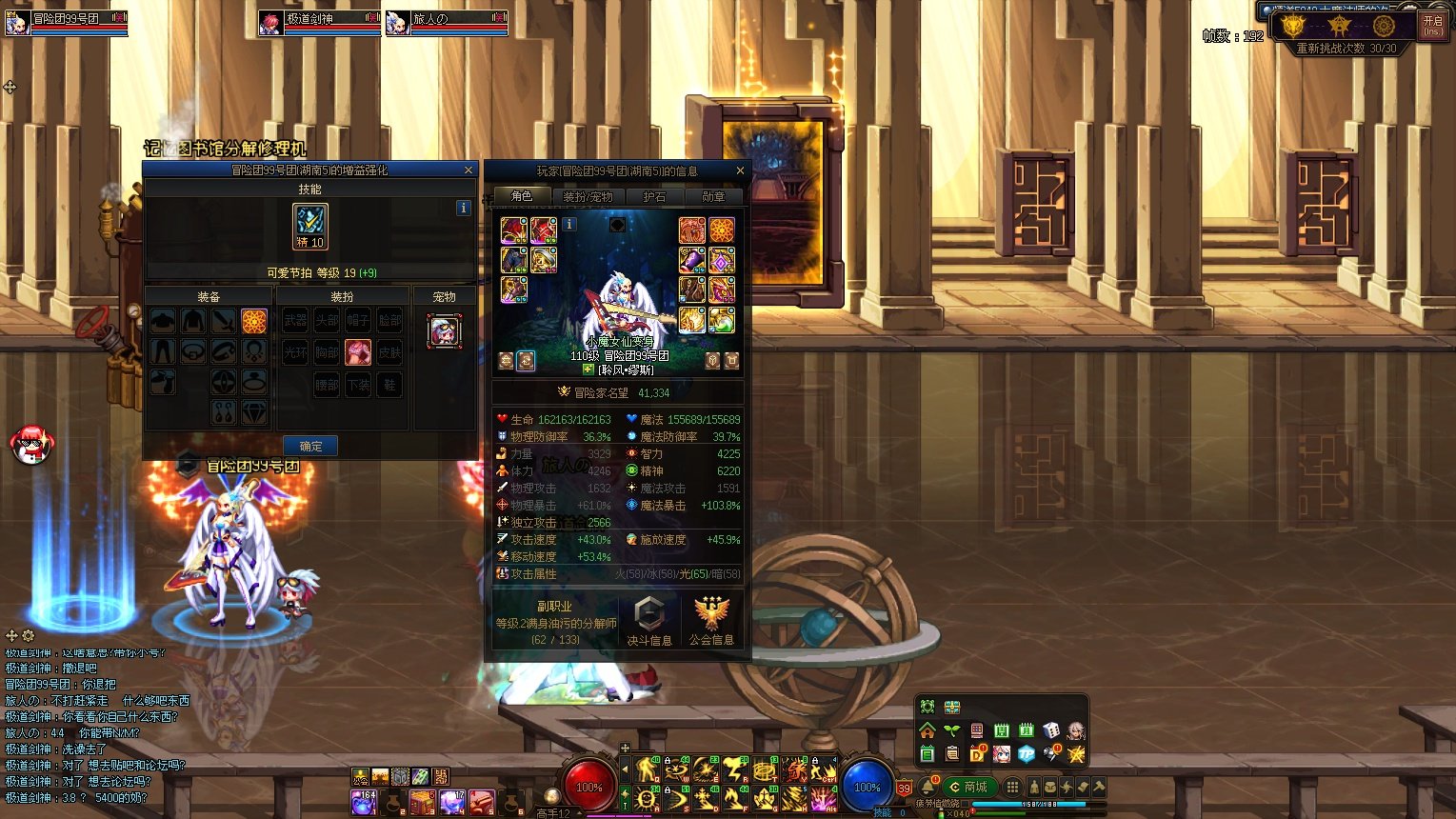Open the 护石 tab
Viewport: 1456px width, 819px height.
click(654, 196)
